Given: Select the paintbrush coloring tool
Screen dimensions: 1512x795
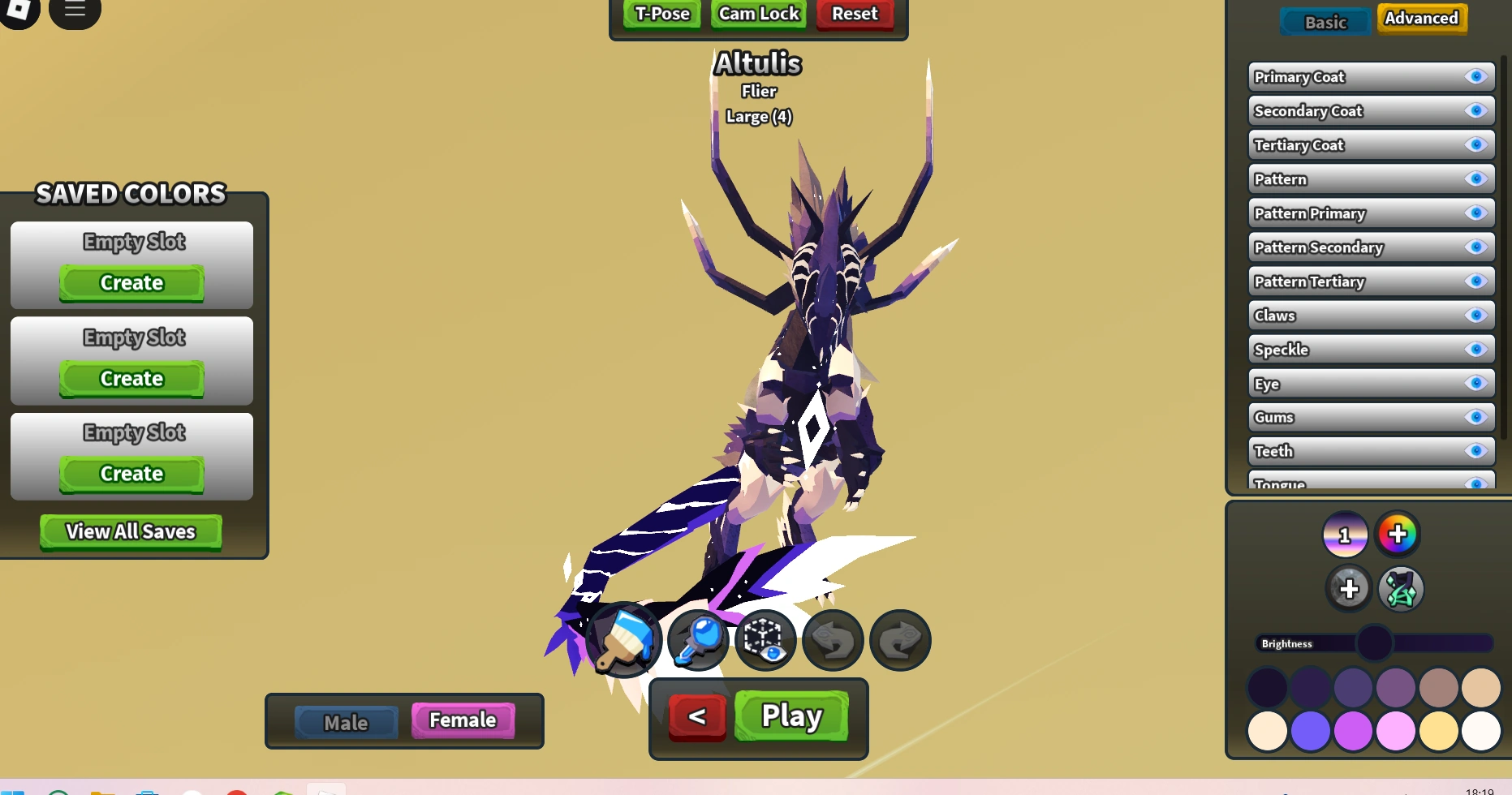Looking at the screenshot, I should coord(622,640).
